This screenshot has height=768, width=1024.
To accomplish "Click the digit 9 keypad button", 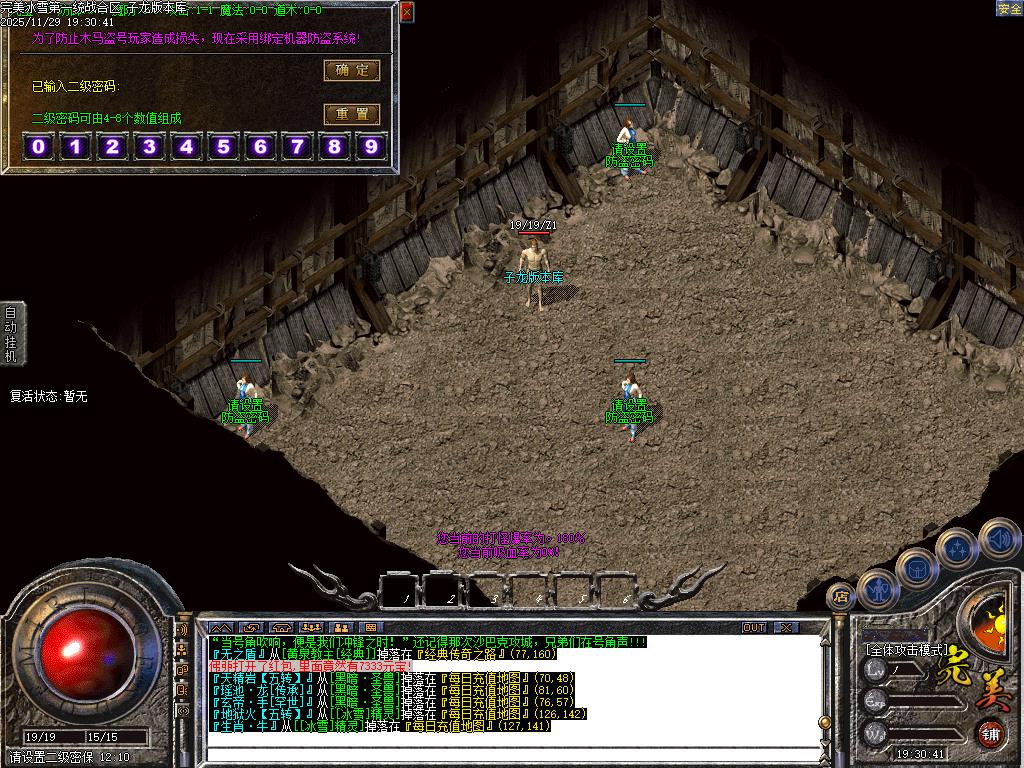I will coord(371,148).
